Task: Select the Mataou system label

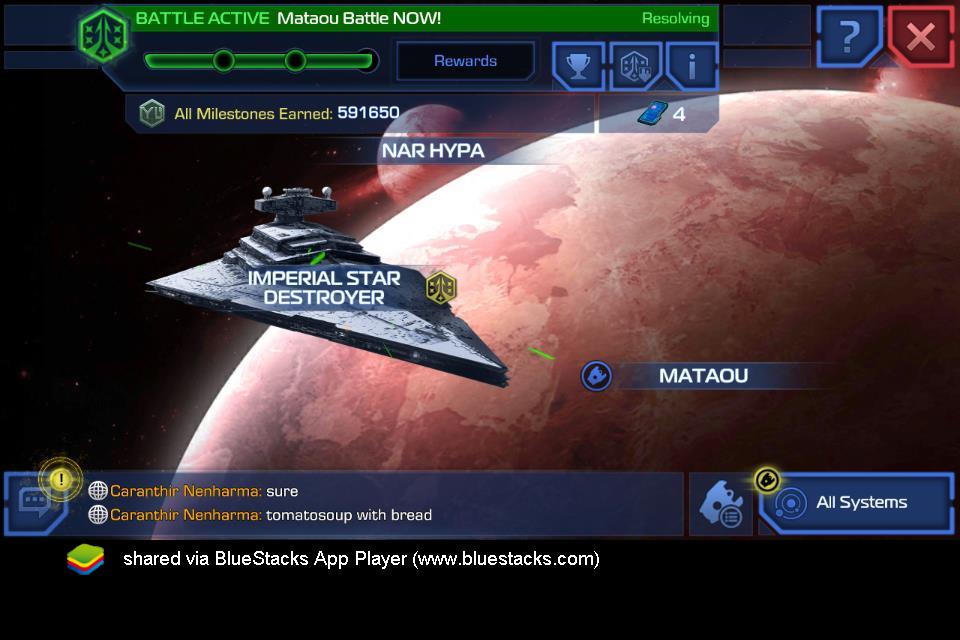Action: point(703,376)
